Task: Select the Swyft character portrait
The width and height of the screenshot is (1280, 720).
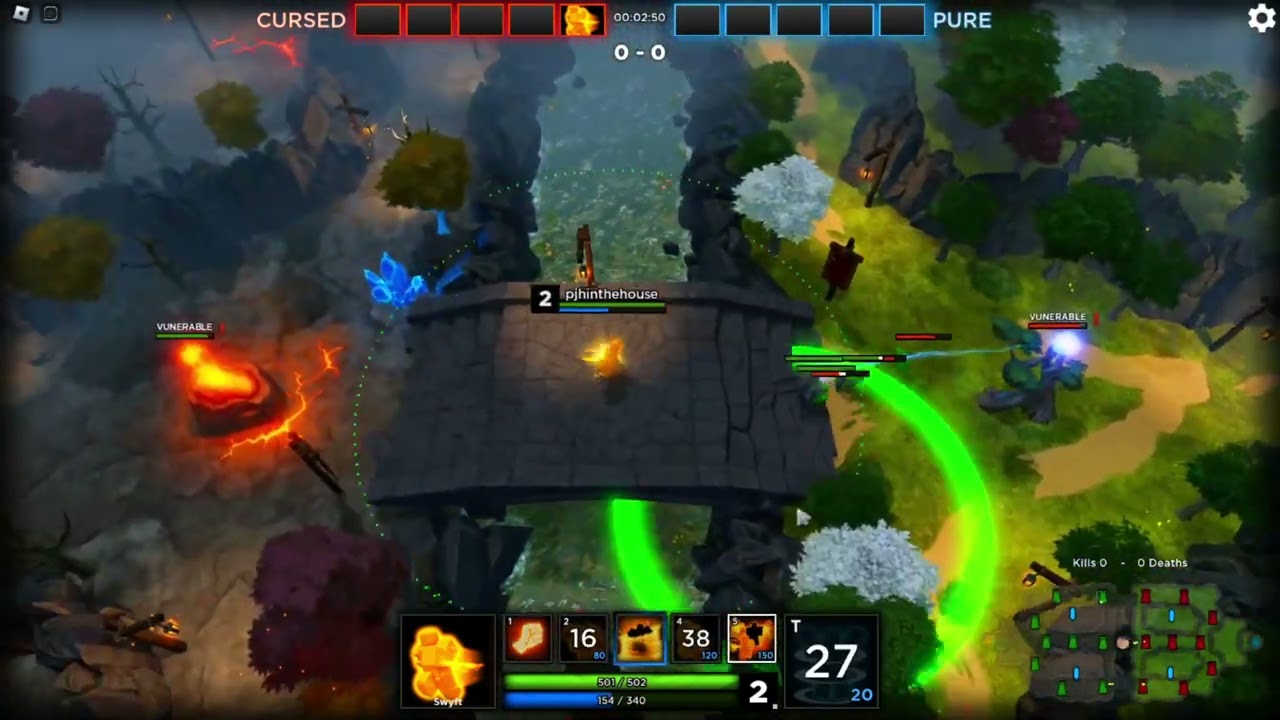Action: point(448,661)
